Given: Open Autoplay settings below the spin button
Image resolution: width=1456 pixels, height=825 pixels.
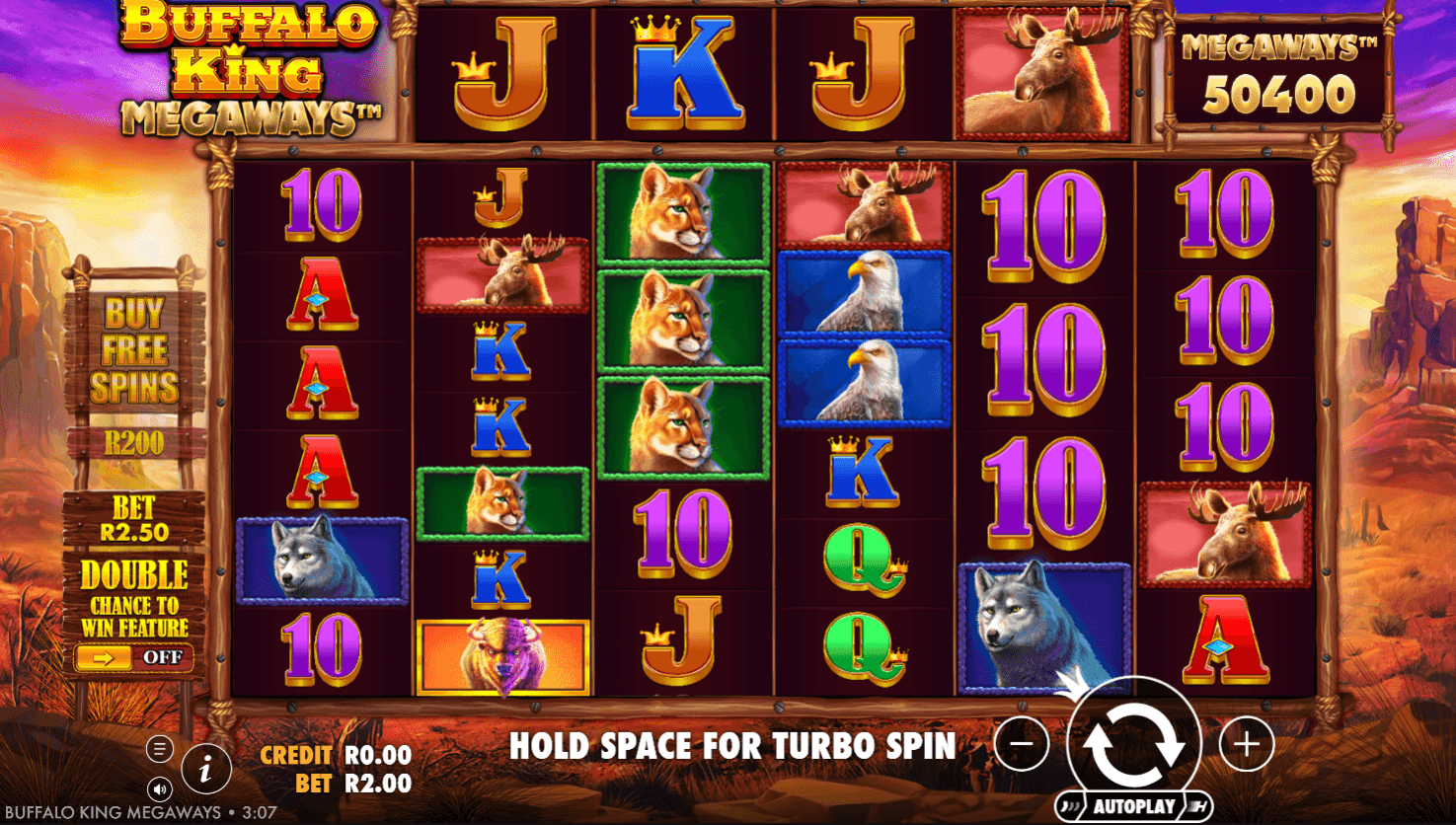Looking at the screenshot, I should click(1133, 804).
